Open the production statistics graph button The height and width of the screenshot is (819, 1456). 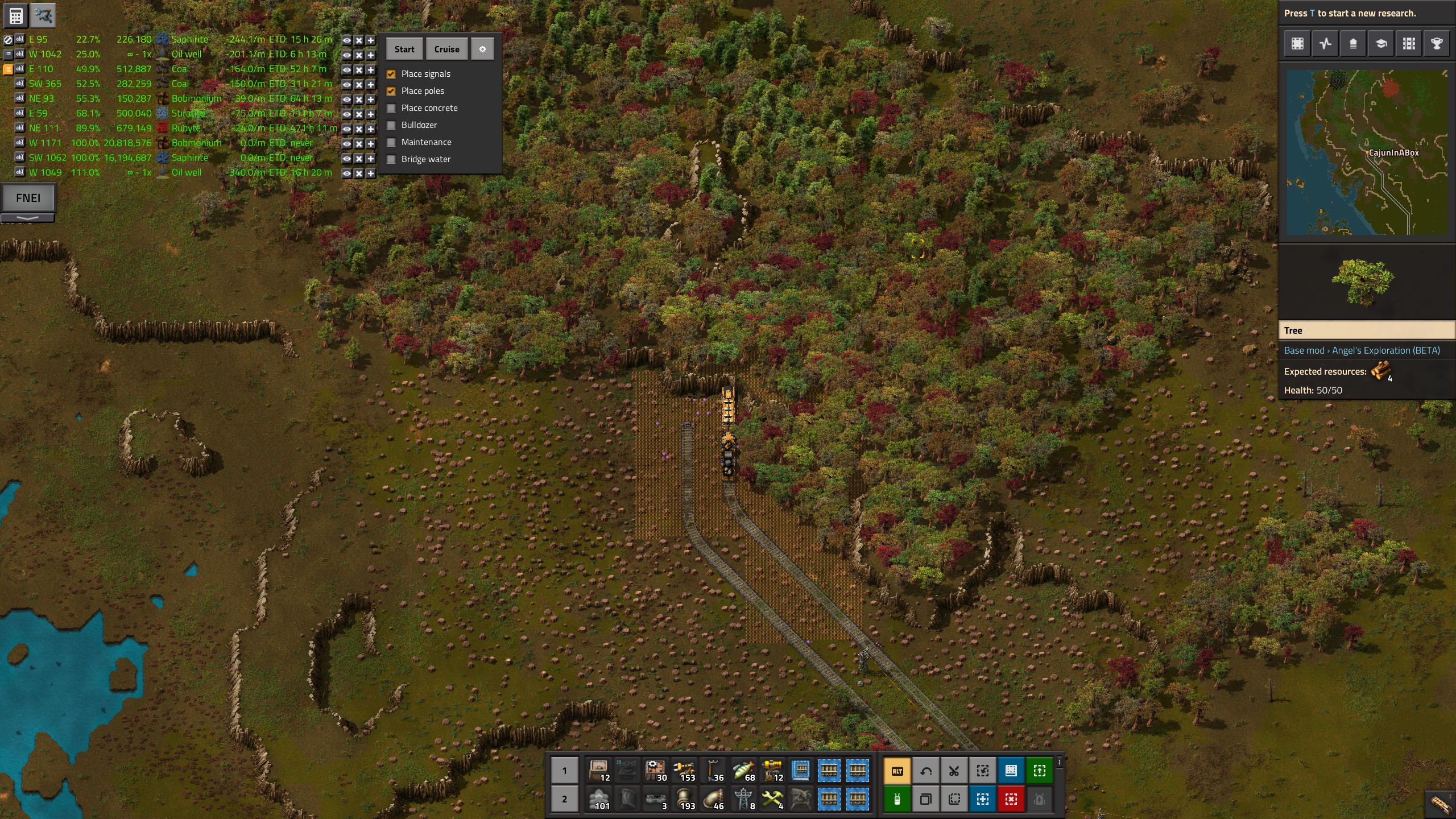(1325, 44)
